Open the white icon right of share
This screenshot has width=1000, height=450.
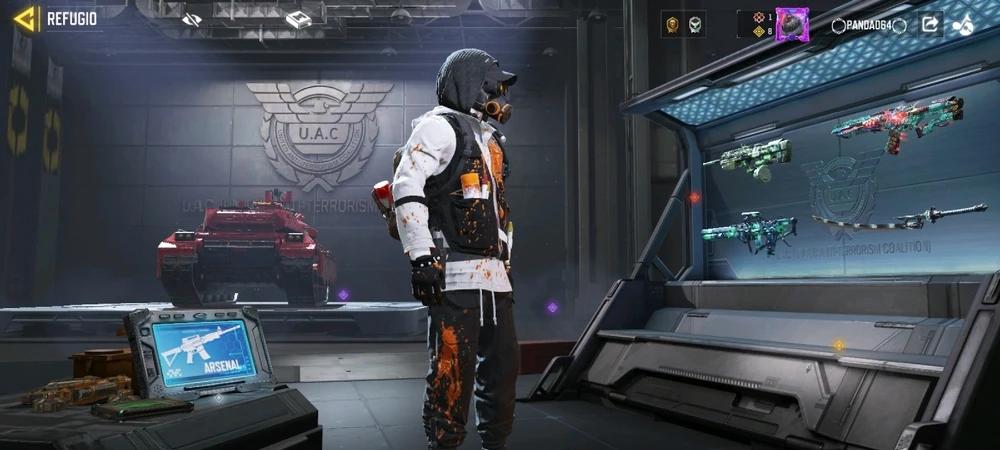click(965, 24)
